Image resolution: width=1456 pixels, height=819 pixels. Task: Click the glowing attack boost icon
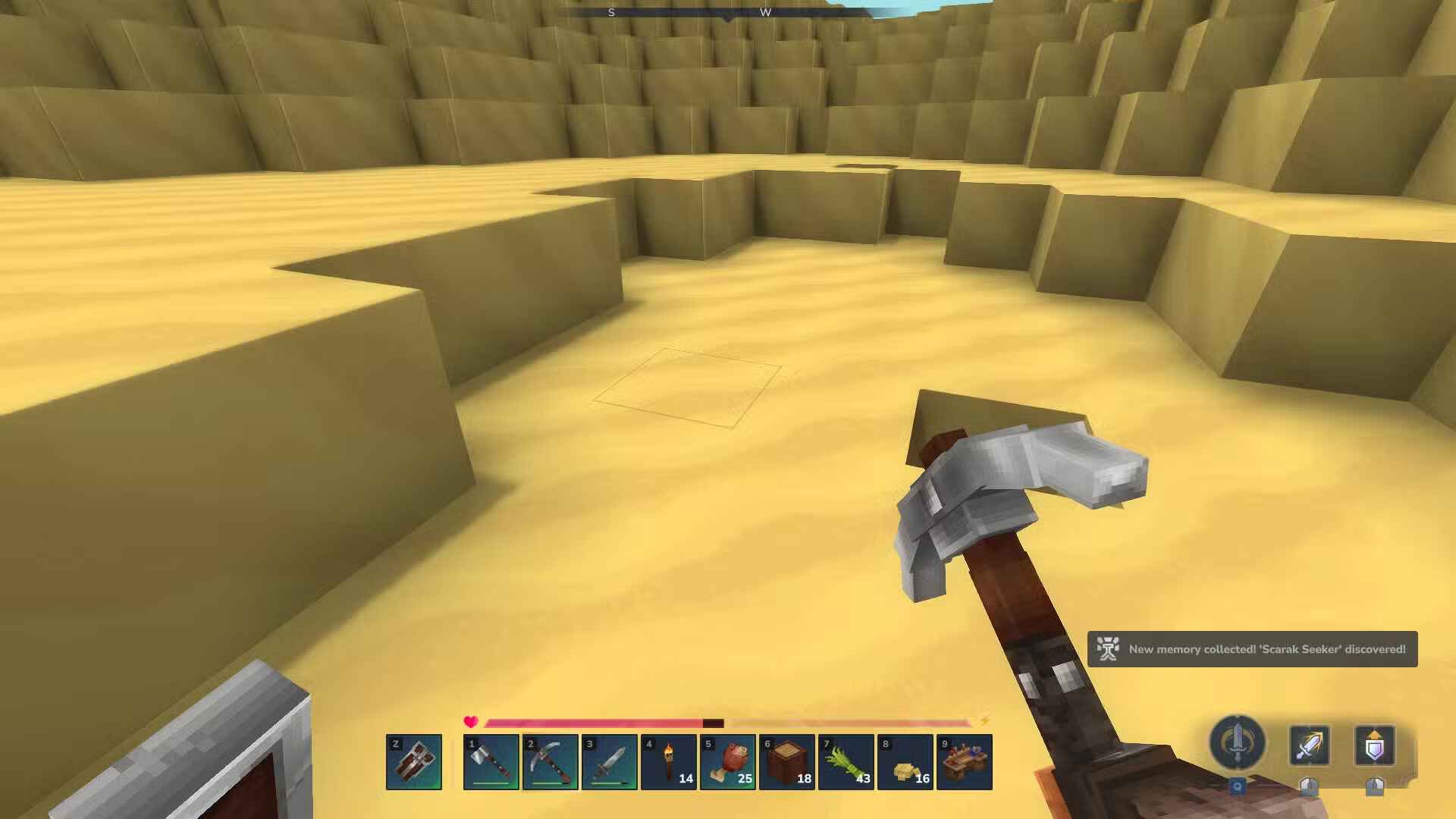pos(1308,747)
